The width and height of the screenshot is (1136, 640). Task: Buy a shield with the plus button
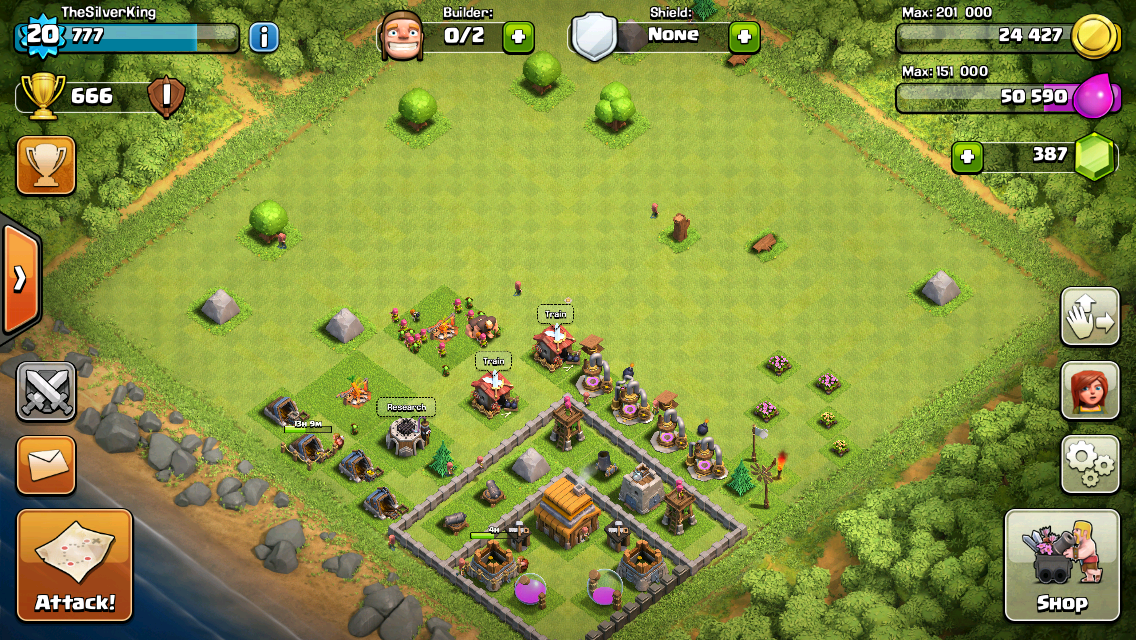coord(743,38)
